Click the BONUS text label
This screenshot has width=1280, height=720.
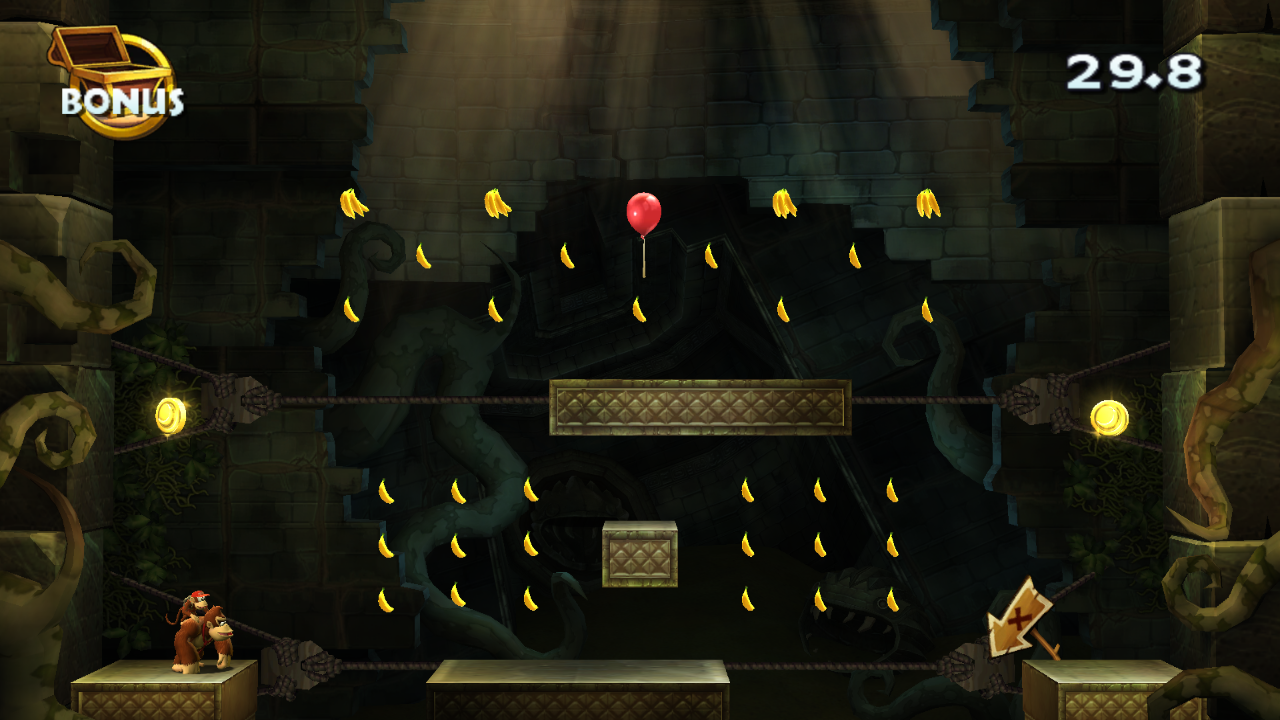[120, 103]
